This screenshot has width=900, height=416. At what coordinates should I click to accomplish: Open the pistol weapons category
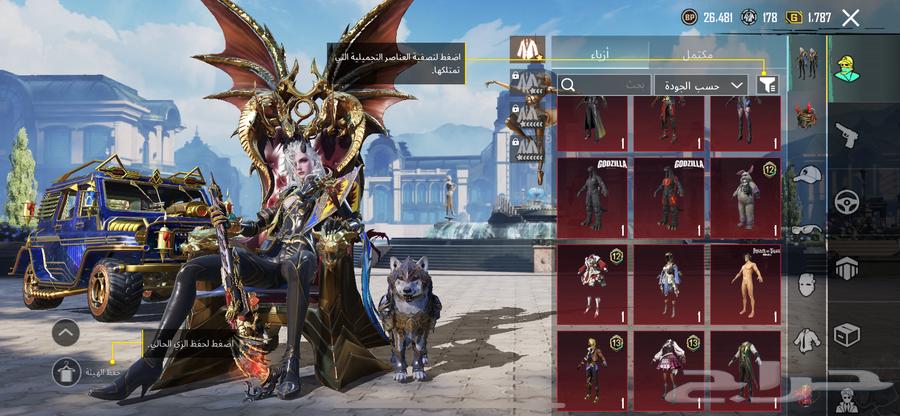846,134
